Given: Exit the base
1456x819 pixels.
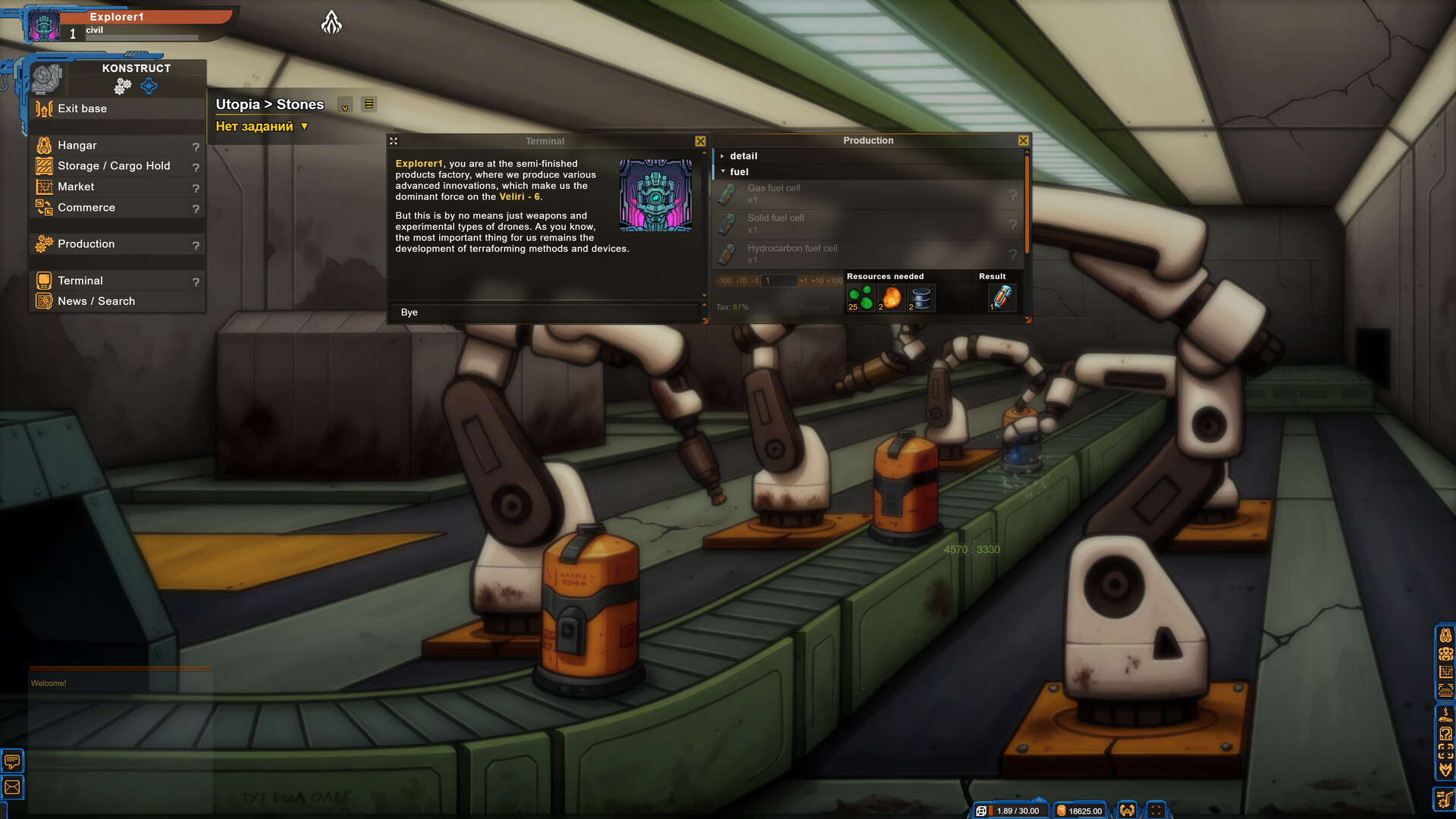Looking at the screenshot, I should [x=82, y=109].
